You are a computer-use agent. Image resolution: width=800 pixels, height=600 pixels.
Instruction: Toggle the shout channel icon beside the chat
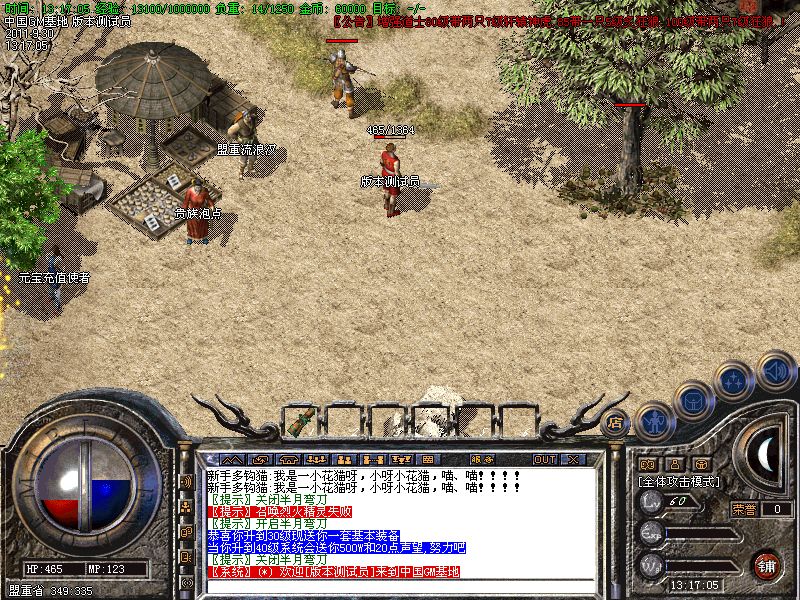[x=186, y=480]
